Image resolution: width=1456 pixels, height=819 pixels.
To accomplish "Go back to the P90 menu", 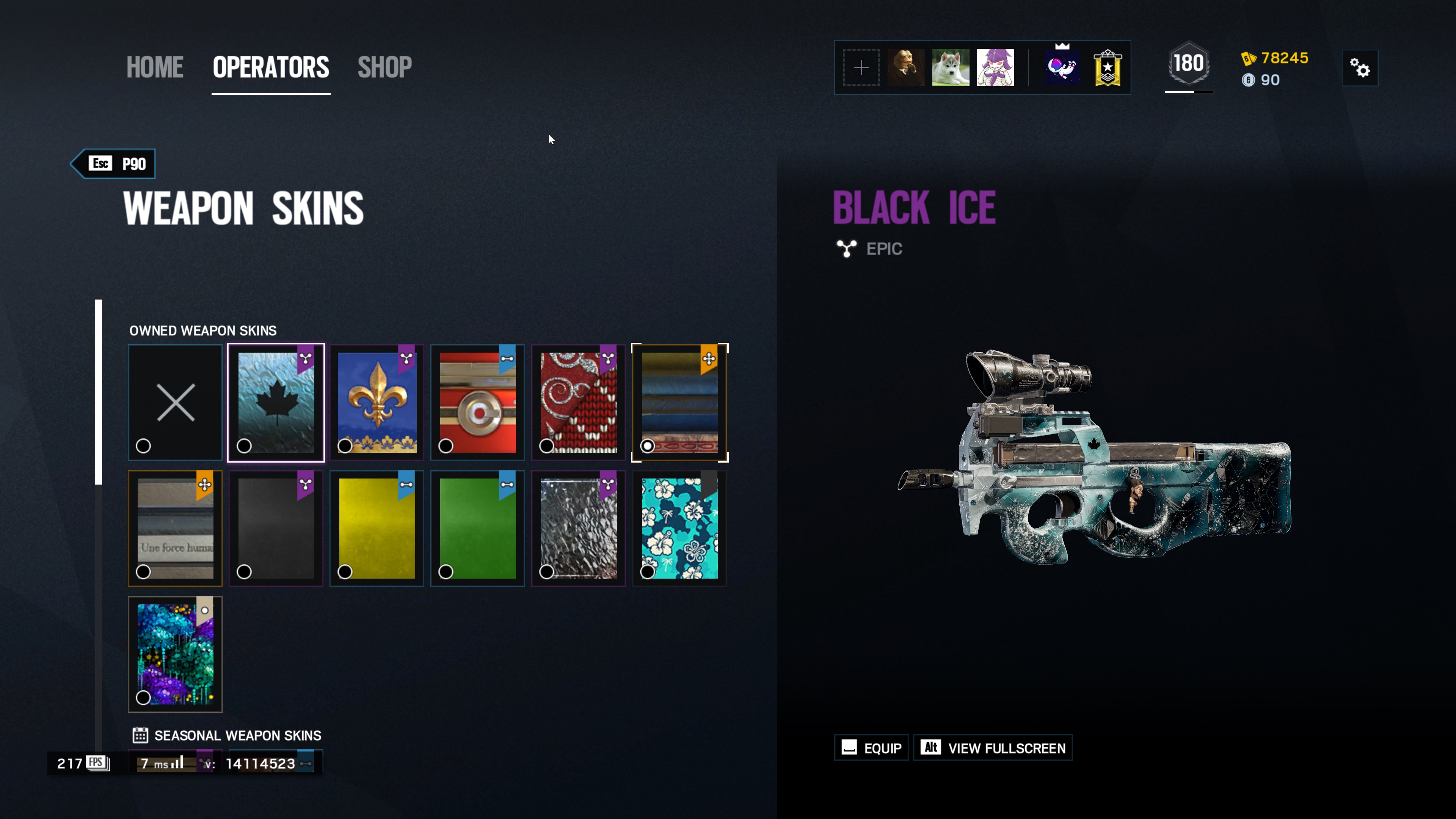I will click(116, 164).
